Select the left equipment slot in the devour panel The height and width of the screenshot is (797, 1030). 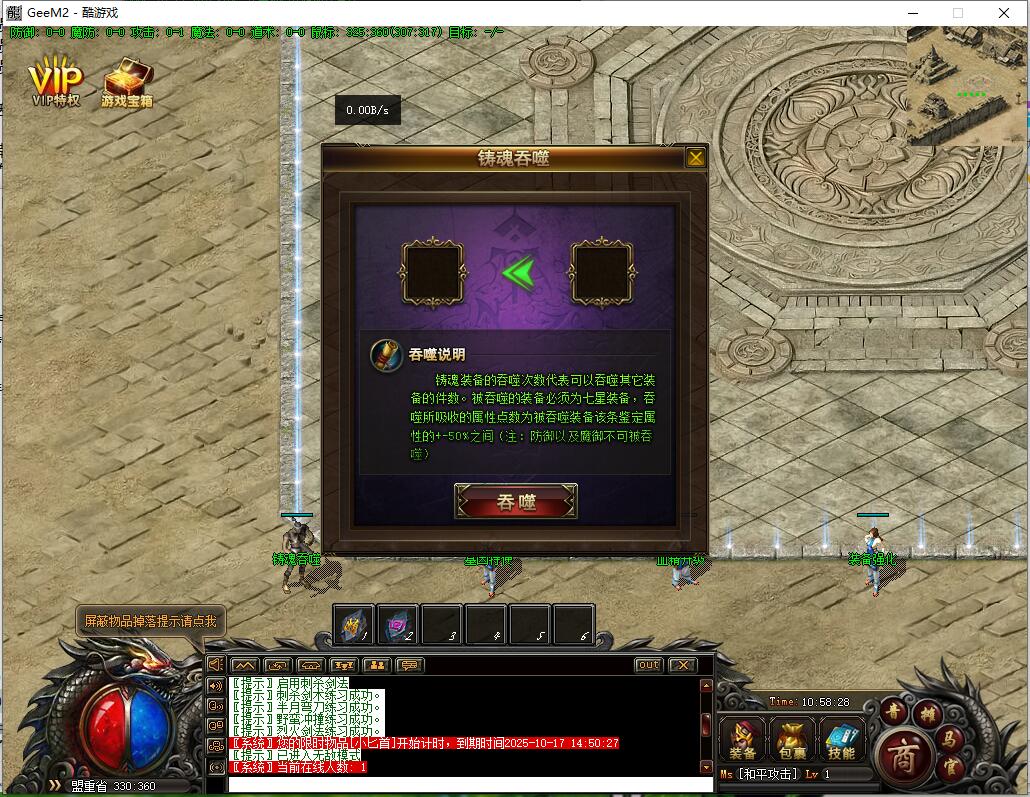point(433,271)
